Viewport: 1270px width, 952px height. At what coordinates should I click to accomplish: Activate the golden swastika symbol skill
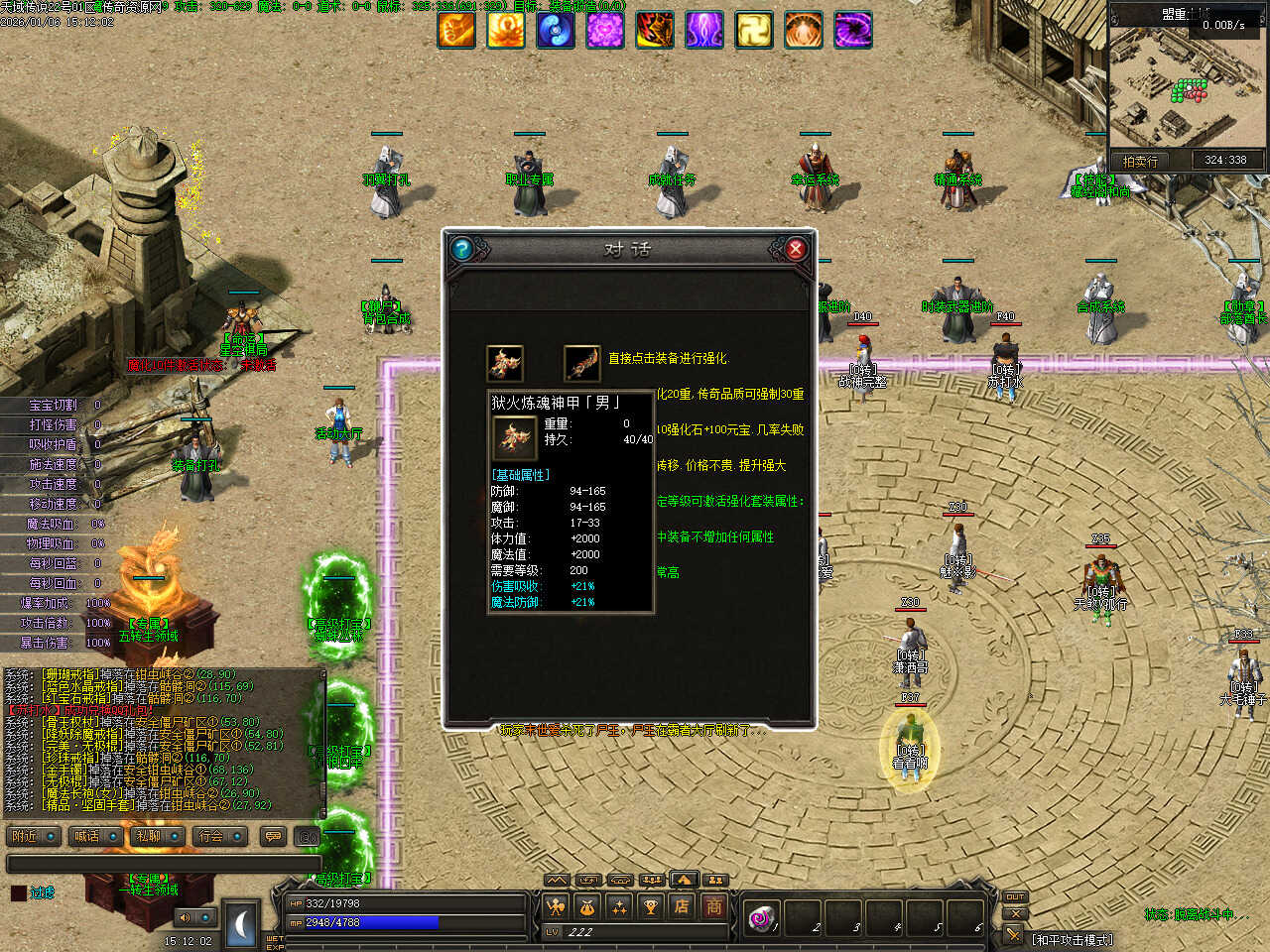(x=754, y=30)
